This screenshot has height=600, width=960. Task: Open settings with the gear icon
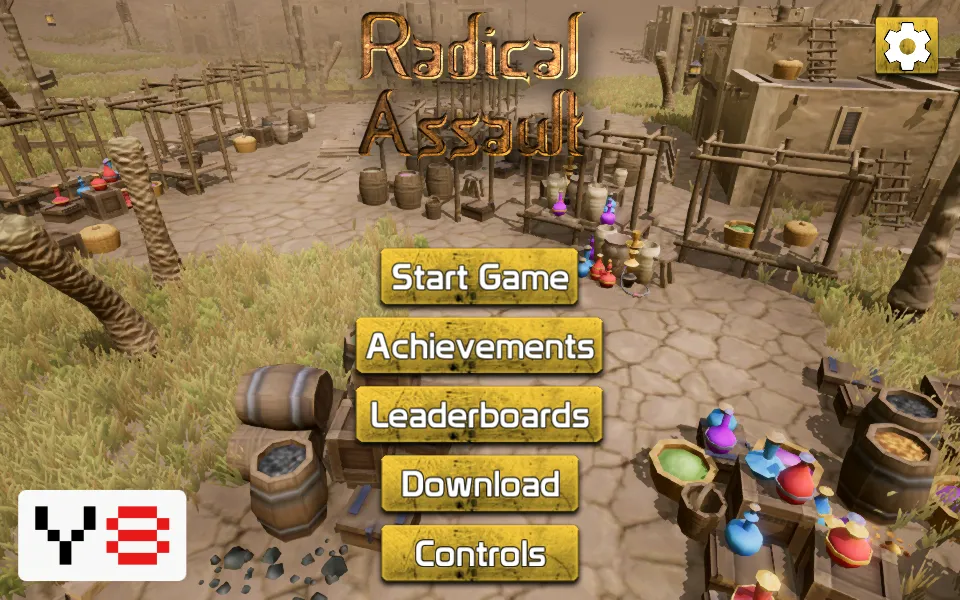907,45
